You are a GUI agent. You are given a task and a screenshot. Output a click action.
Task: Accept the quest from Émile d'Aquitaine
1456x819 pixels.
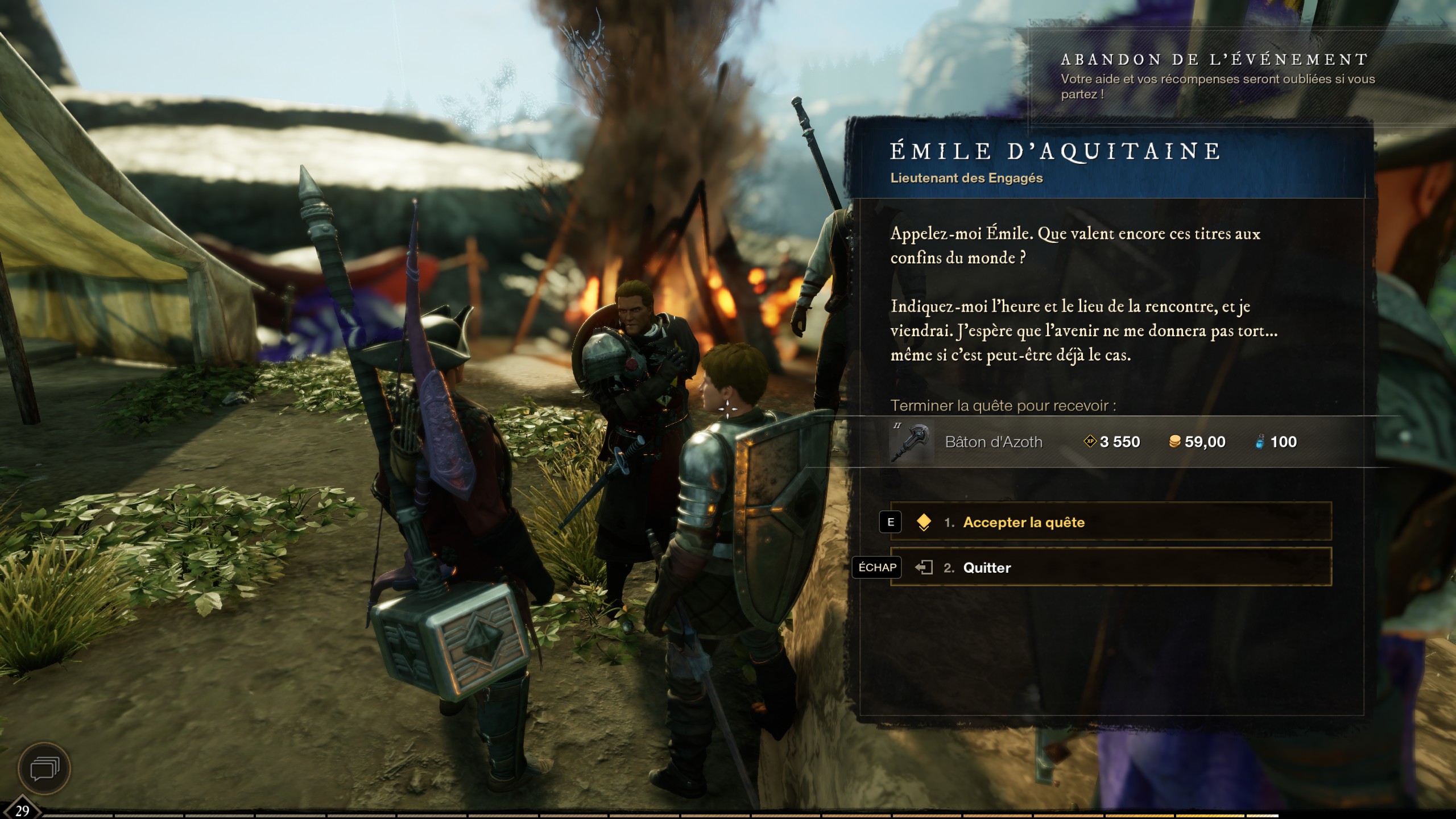(1109, 522)
